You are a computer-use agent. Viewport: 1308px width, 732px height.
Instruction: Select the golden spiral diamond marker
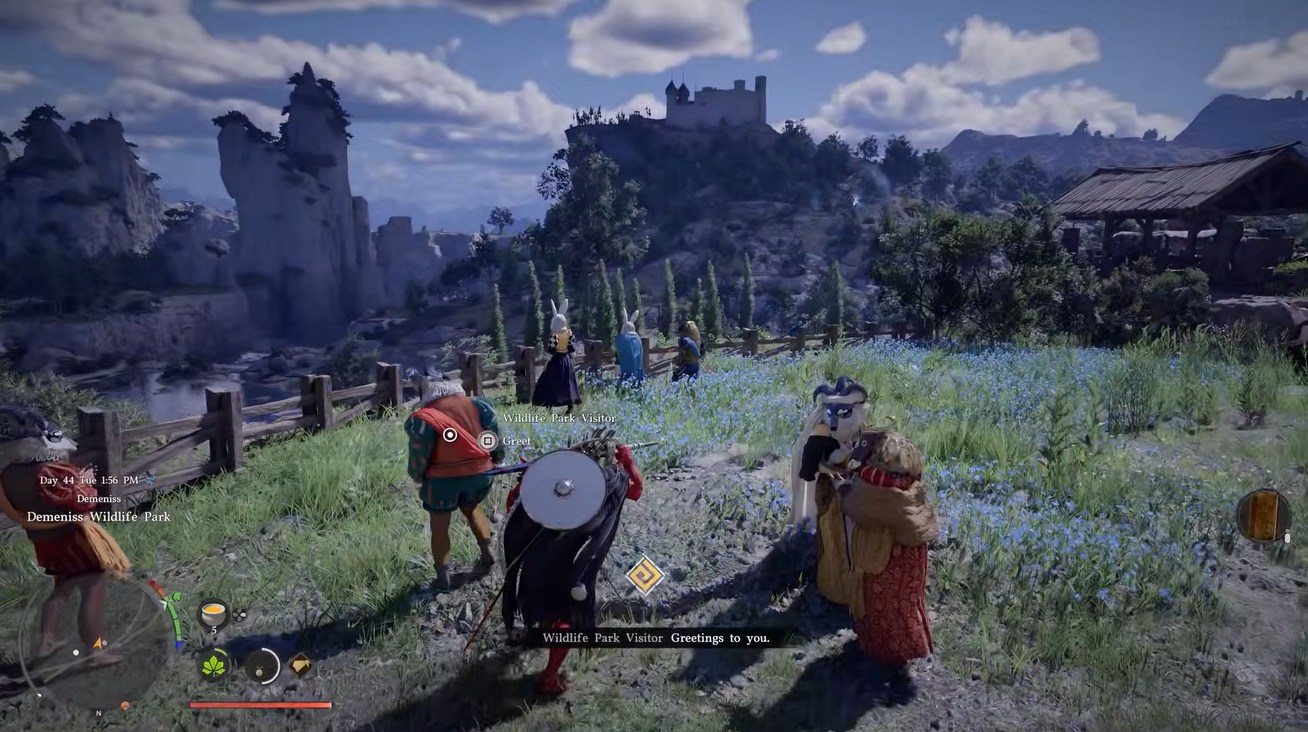pyautogui.click(x=644, y=575)
